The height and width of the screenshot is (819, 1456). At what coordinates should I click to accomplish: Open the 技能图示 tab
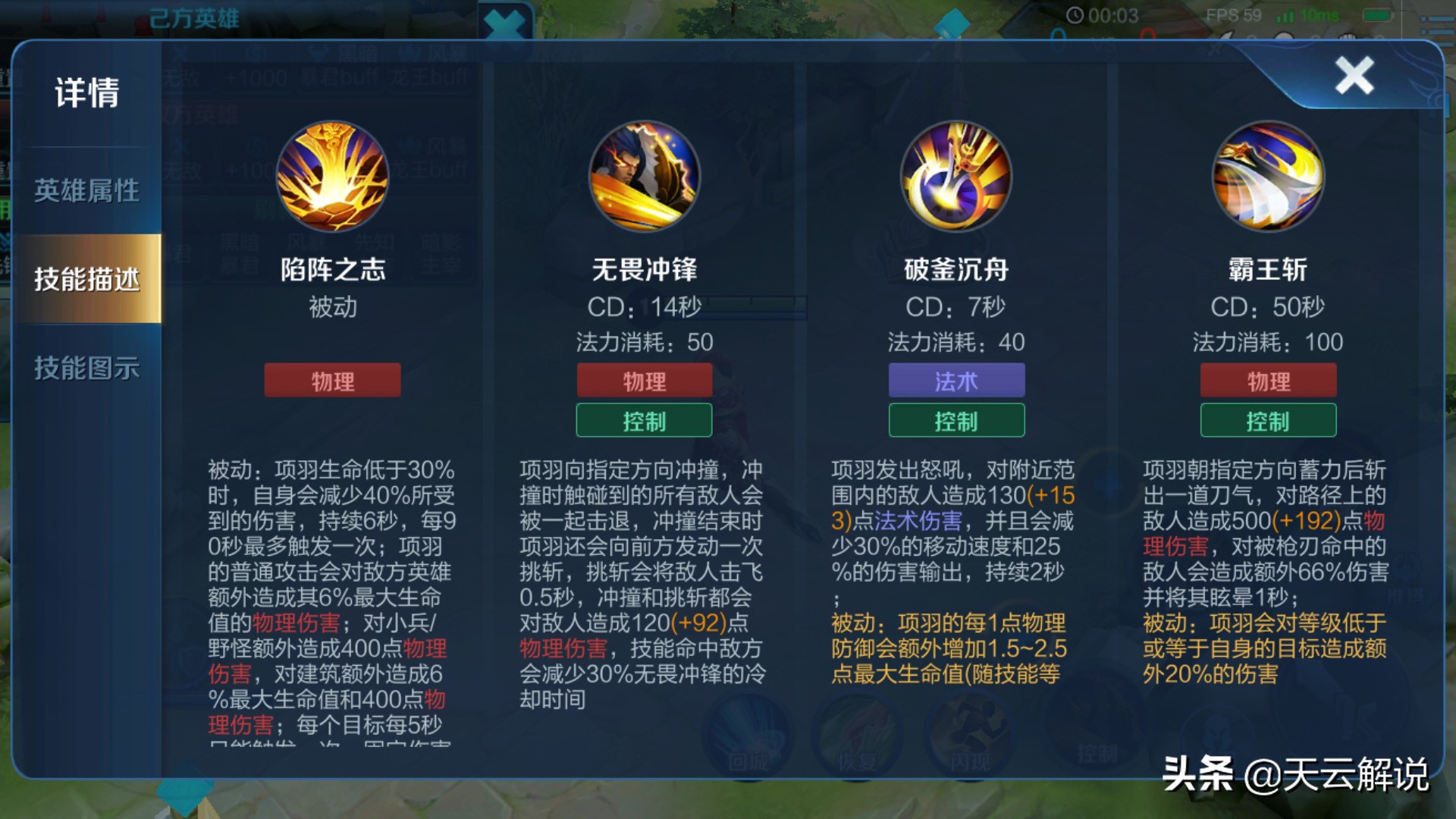[86, 368]
